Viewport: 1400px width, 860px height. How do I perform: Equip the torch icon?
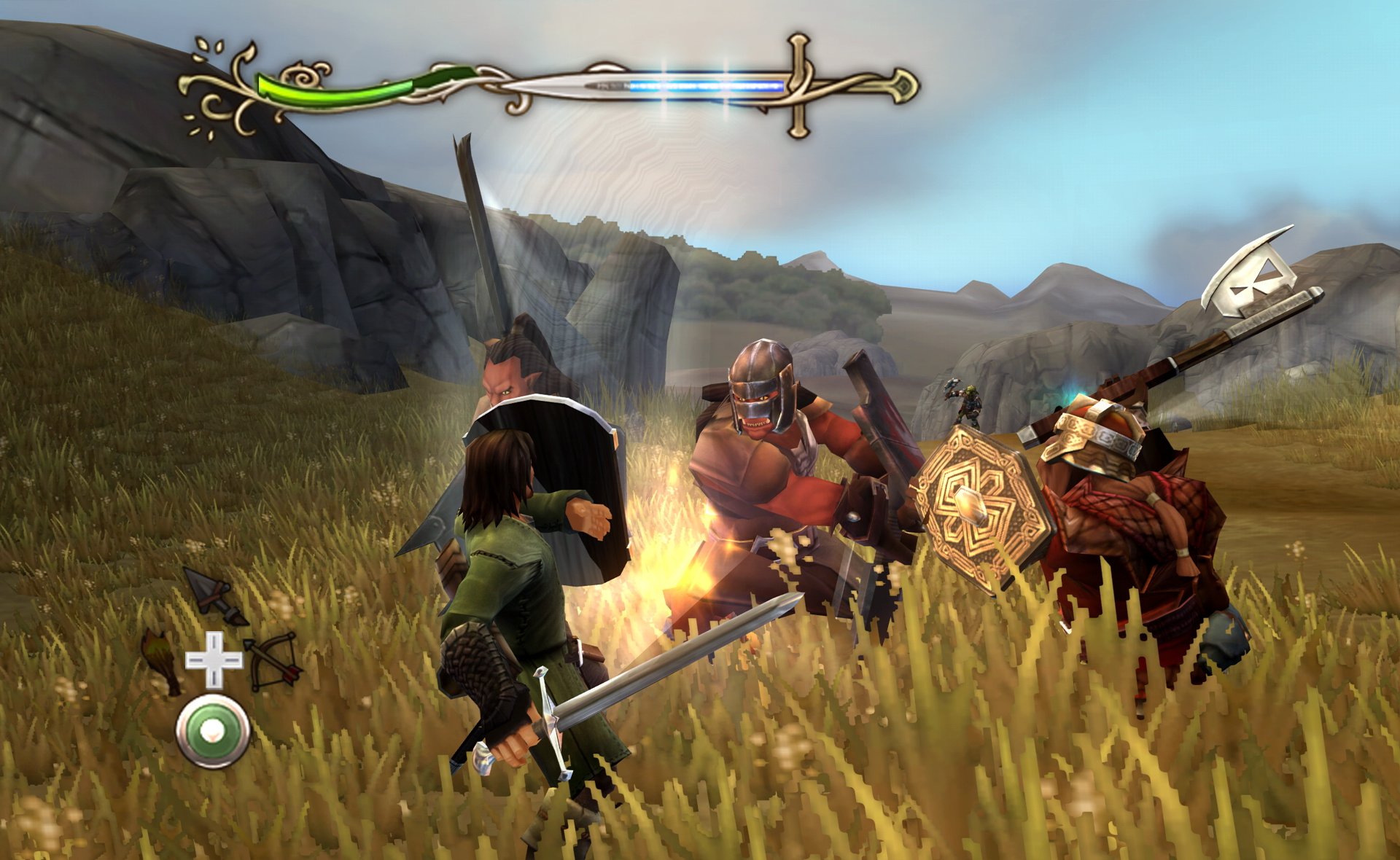(162, 659)
